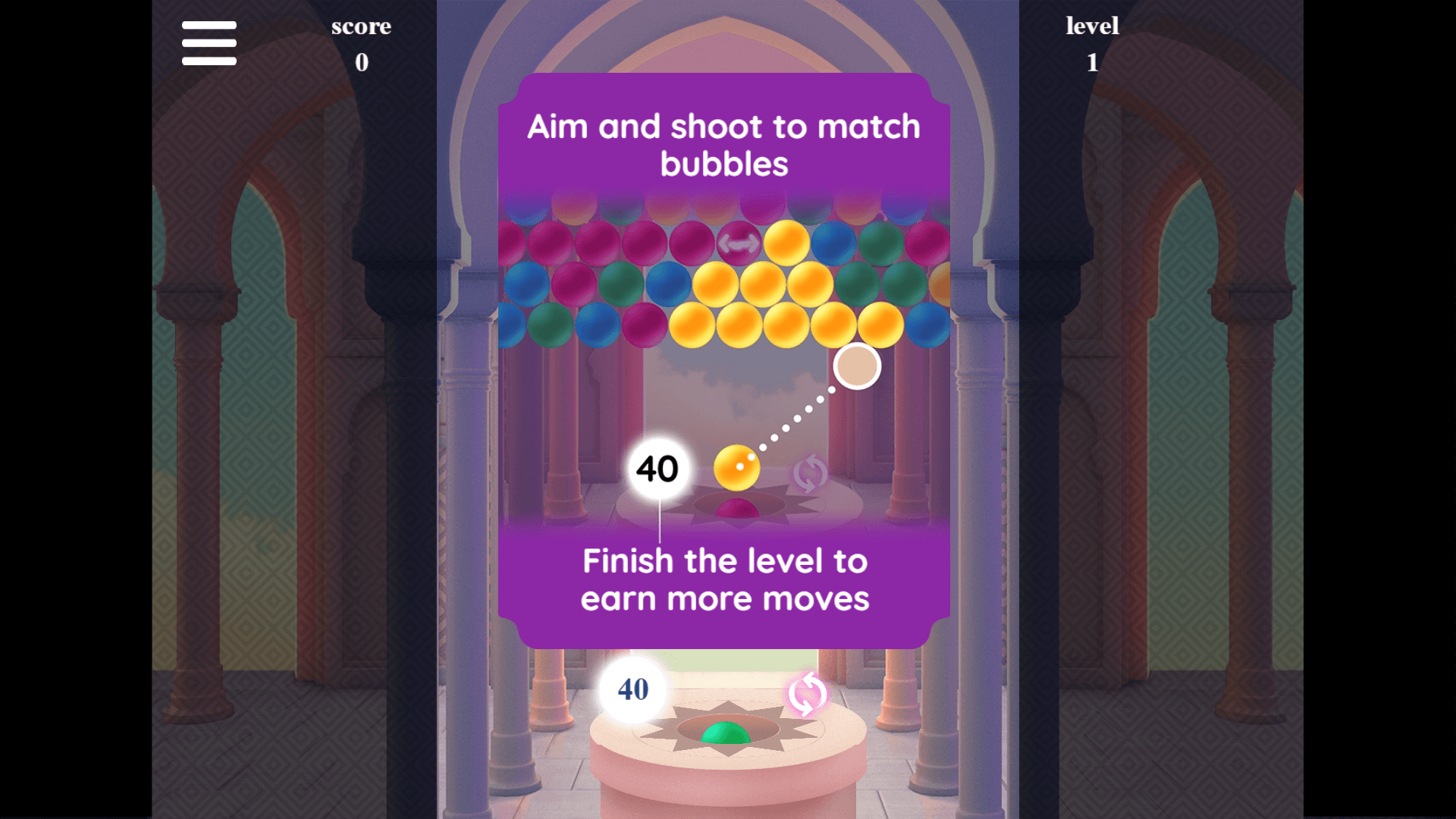Select the beige target bubble at the aim line
The height and width of the screenshot is (819, 1456).
click(x=856, y=365)
